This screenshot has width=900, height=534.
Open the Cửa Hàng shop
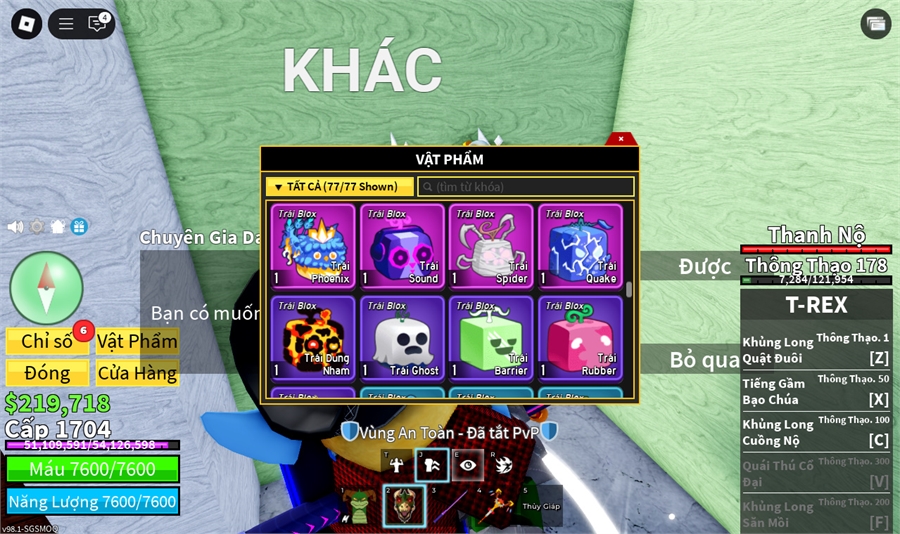[x=137, y=373]
